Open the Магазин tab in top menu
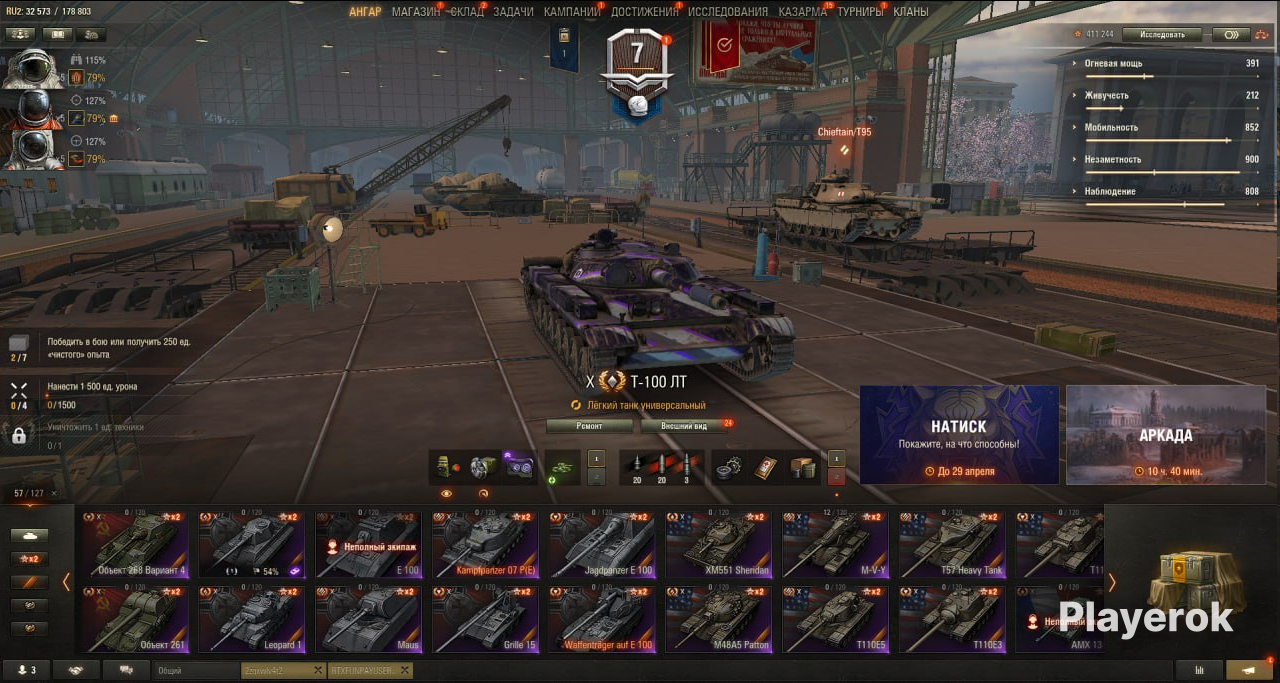Viewport: 1280px width, 683px height. [415, 12]
